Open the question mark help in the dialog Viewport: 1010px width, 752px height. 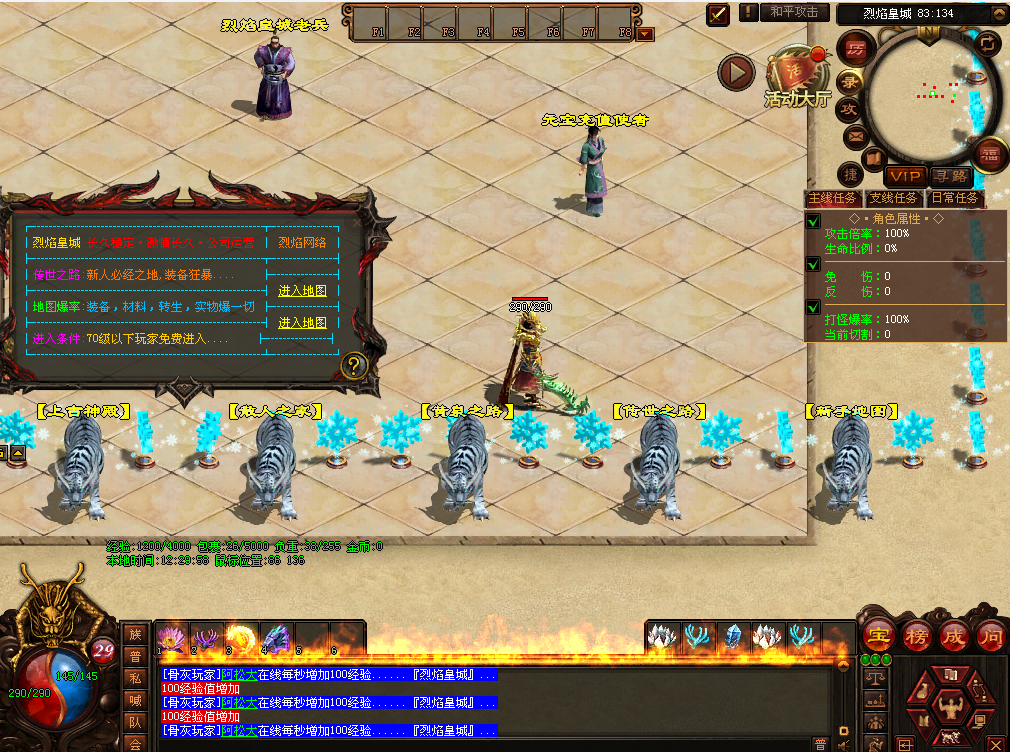point(351,366)
